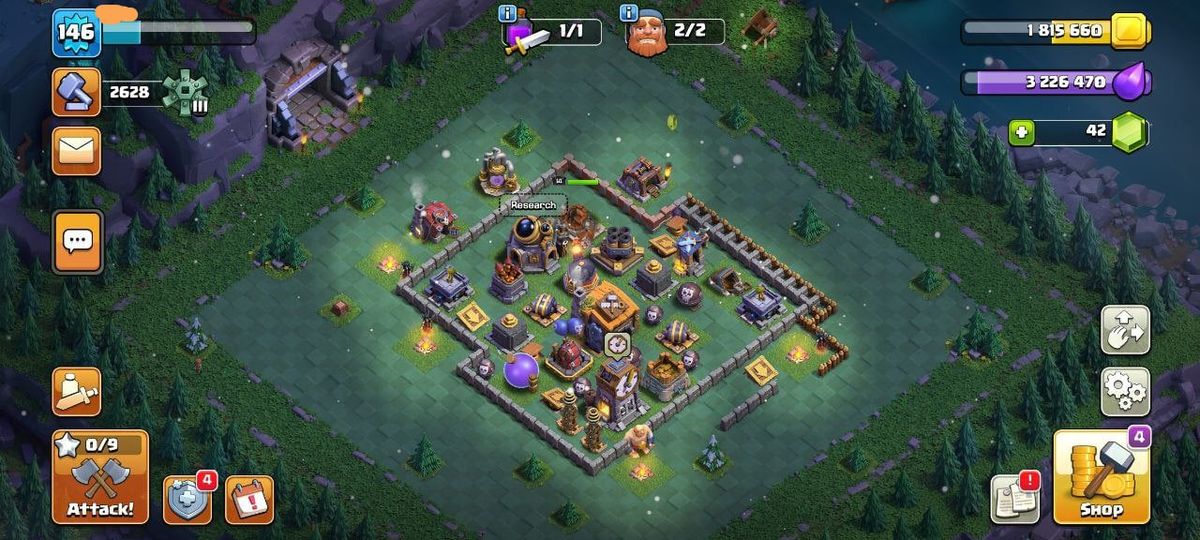The height and width of the screenshot is (540, 1200).
Task: Open the Shop menu
Action: (x=1100, y=477)
